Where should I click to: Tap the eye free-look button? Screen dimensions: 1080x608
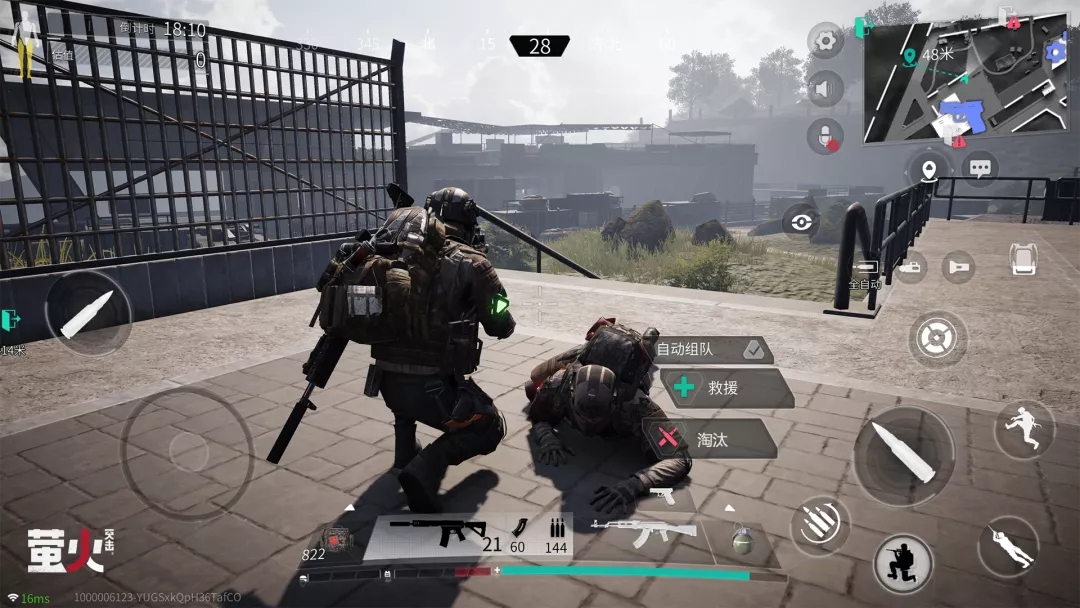801,222
